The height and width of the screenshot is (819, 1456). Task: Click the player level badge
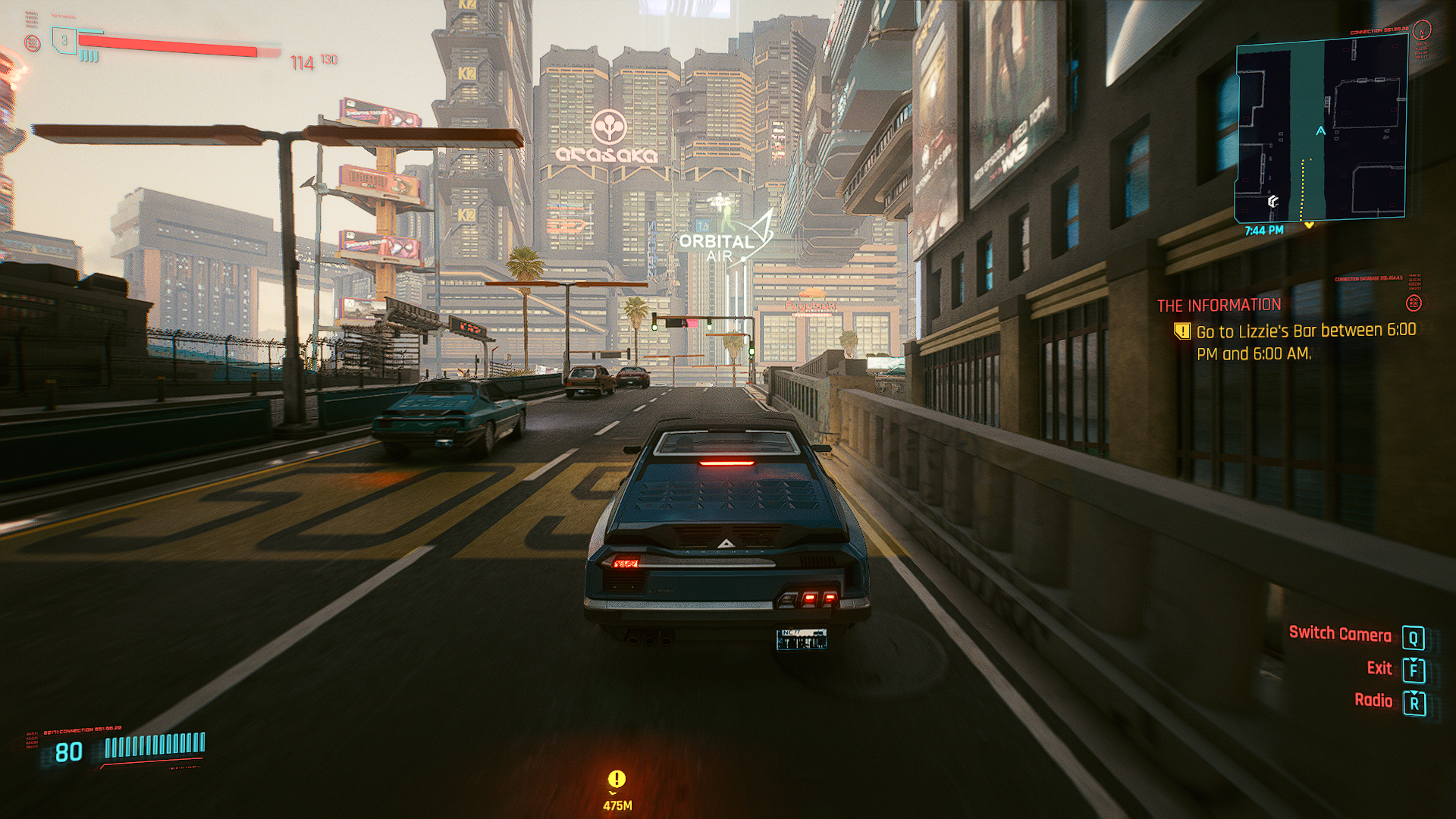coord(64,41)
